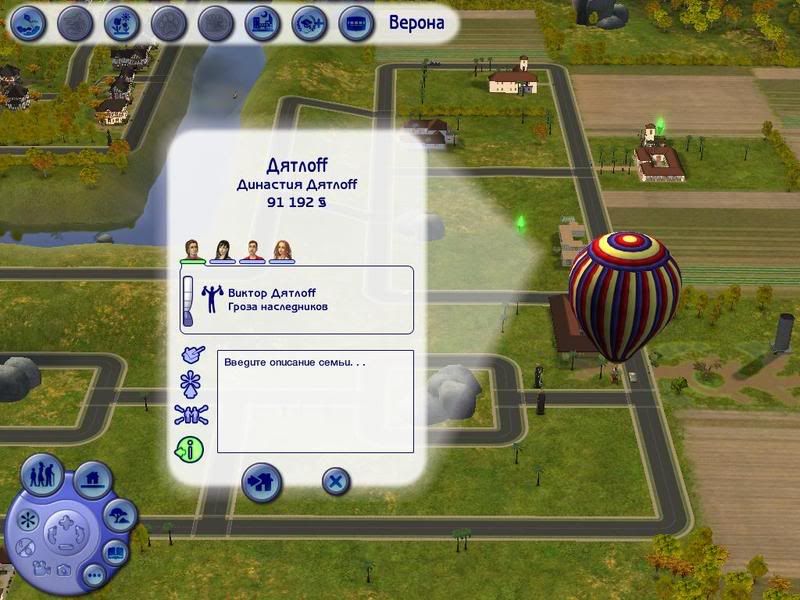Open the three-dots options button
The height and width of the screenshot is (600, 800).
click(x=93, y=574)
